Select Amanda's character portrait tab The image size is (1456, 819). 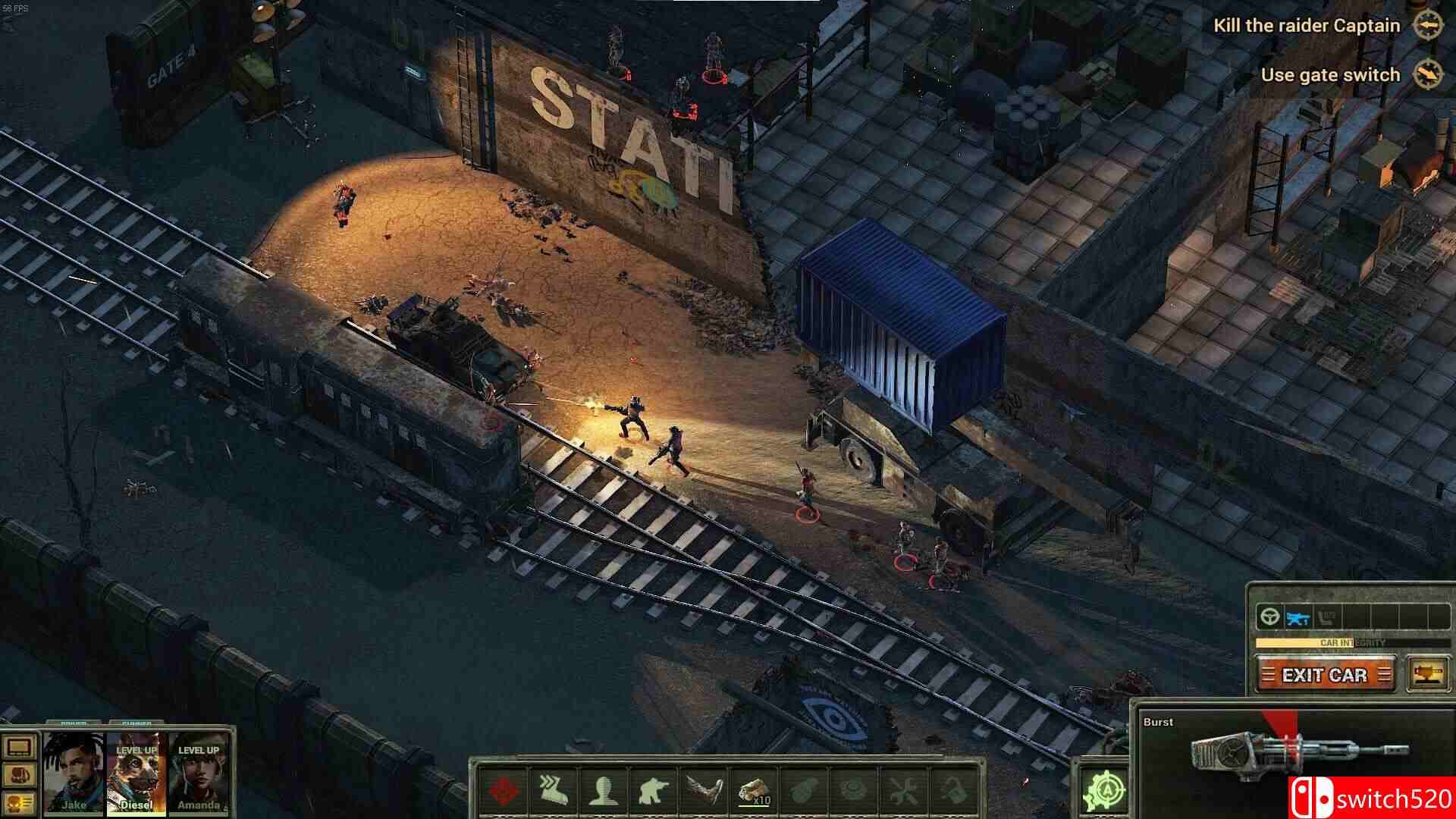201,773
